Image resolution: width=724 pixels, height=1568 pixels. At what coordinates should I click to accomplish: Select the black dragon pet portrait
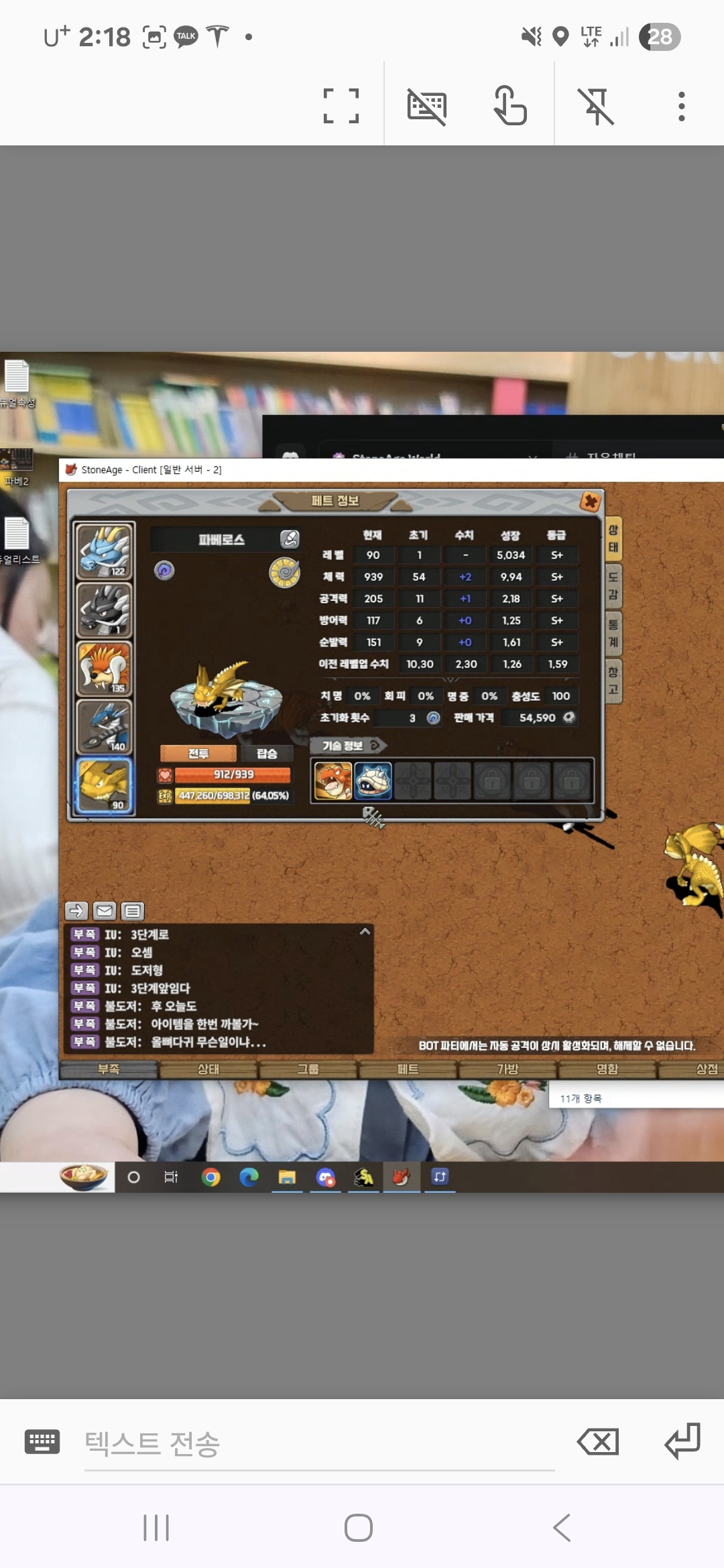pos(105,610)
